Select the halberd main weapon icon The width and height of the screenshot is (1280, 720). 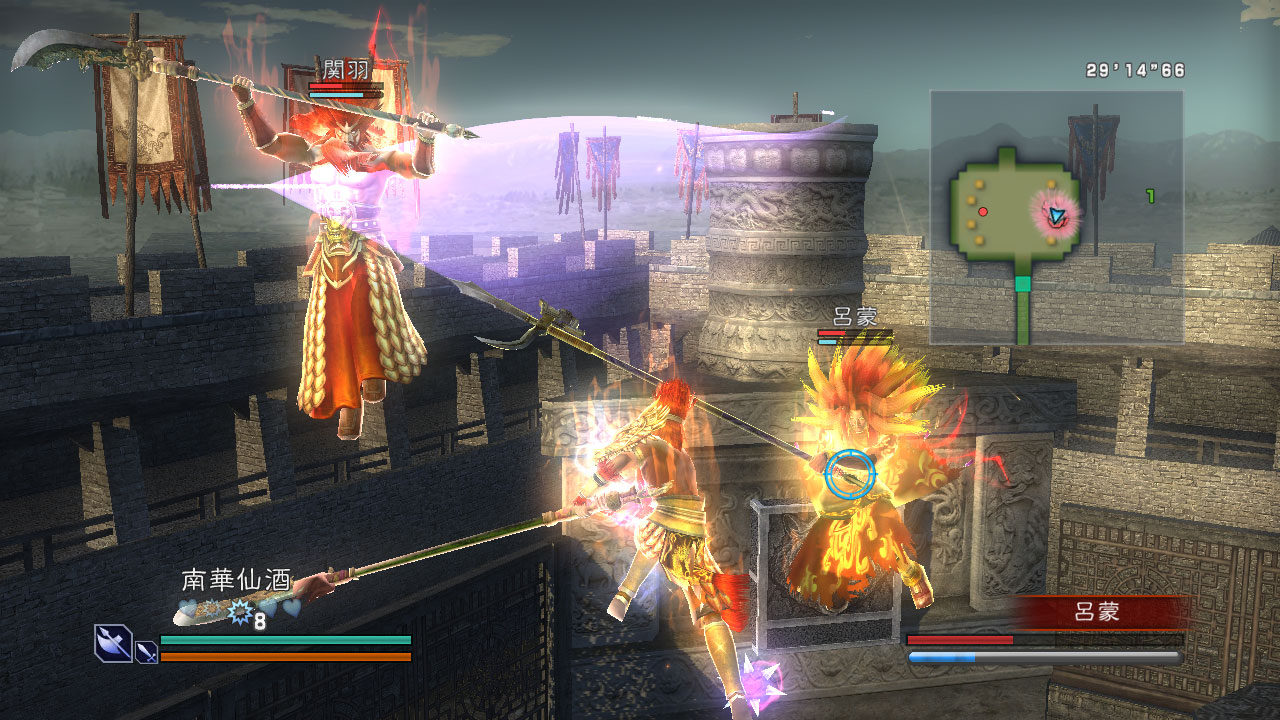(x=113, y=642)
